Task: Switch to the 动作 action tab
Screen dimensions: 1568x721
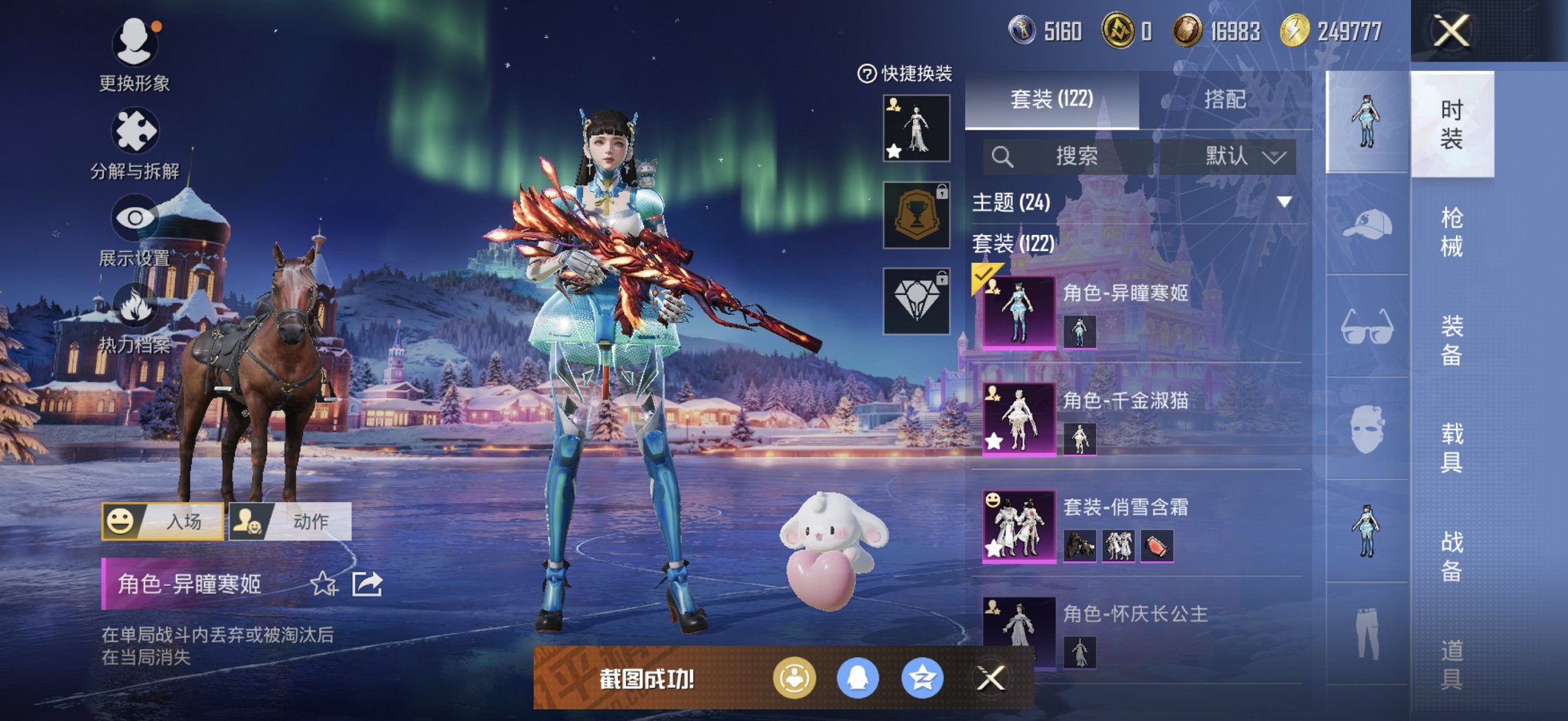Action: (291, 521)
